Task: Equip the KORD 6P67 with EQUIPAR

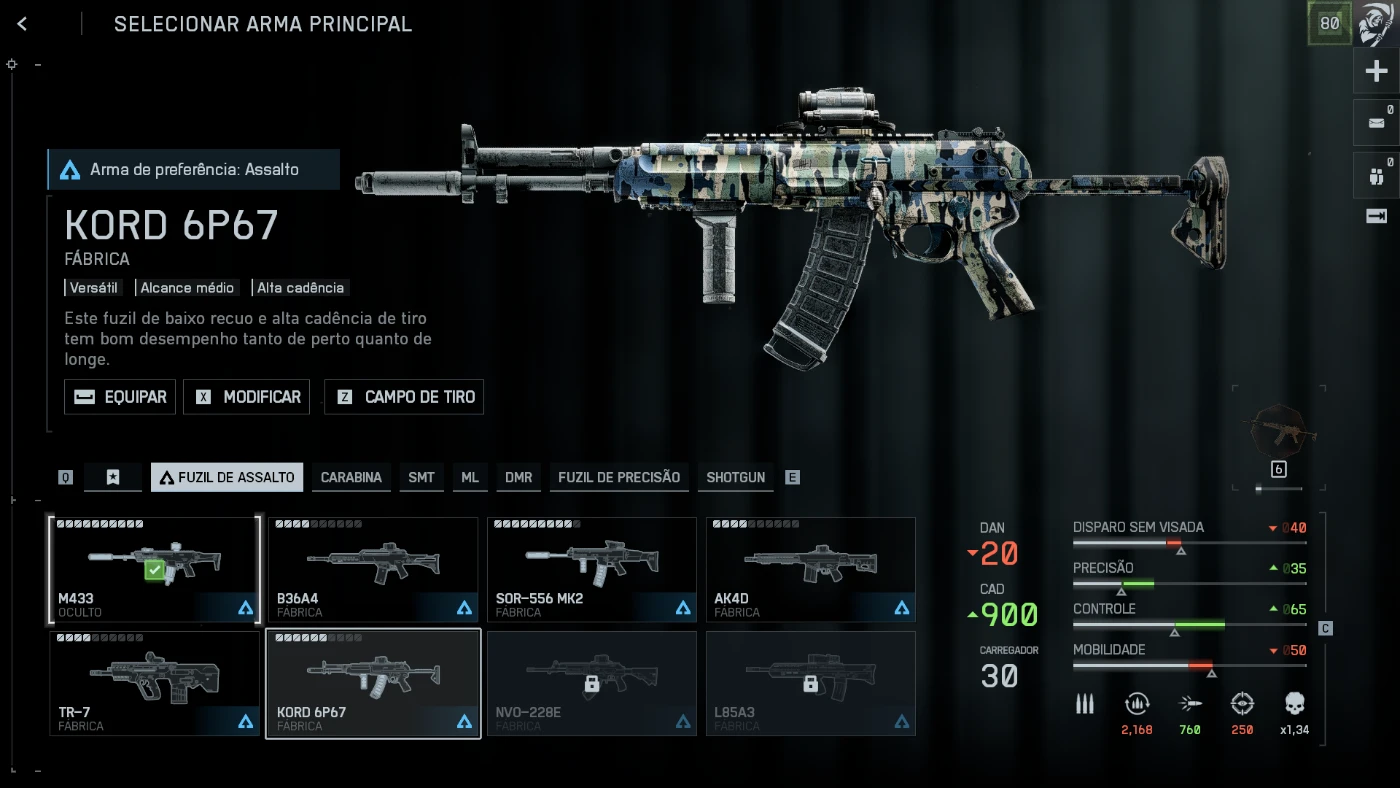Action: (x=120, y=397)
